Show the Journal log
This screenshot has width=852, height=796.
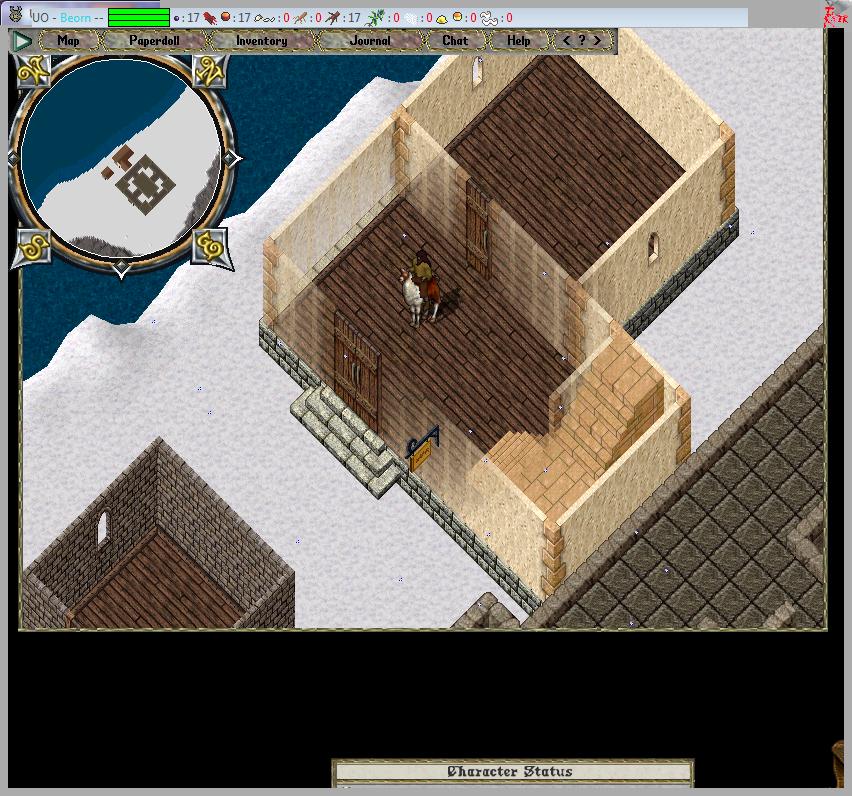tap(371, 41)
